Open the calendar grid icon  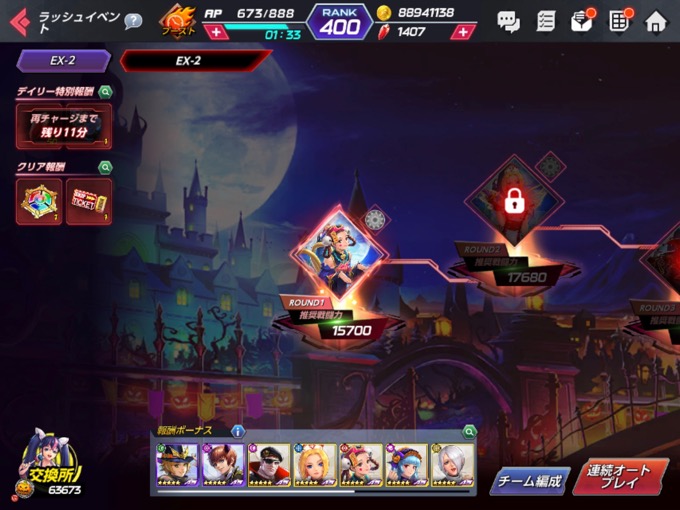tap(620, 20)
